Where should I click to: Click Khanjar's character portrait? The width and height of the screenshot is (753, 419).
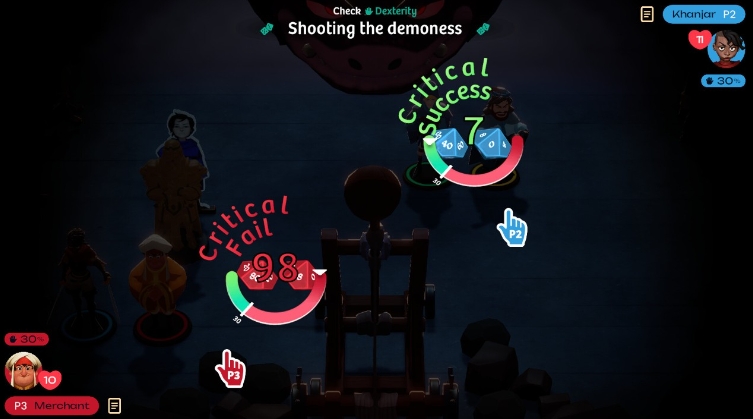click(x=725, y=48)
